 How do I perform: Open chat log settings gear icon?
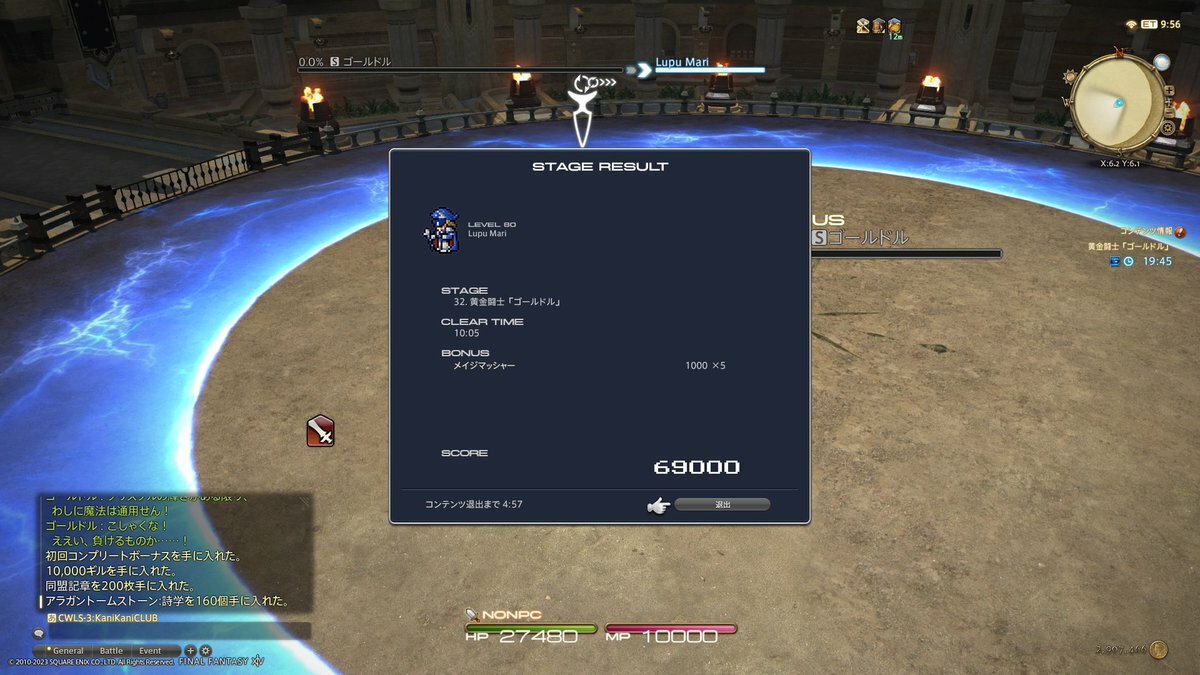tap(204, 650)
